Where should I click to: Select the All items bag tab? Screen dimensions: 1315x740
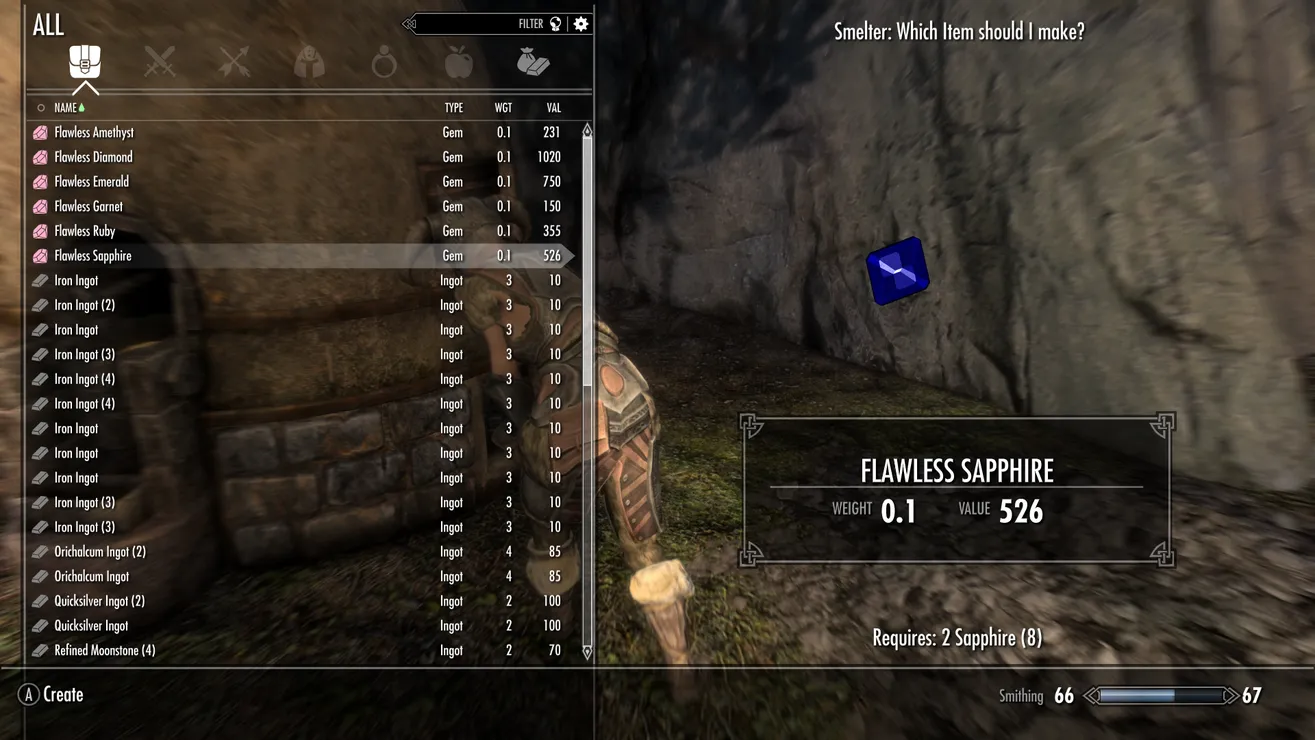(x=85, y=63)
